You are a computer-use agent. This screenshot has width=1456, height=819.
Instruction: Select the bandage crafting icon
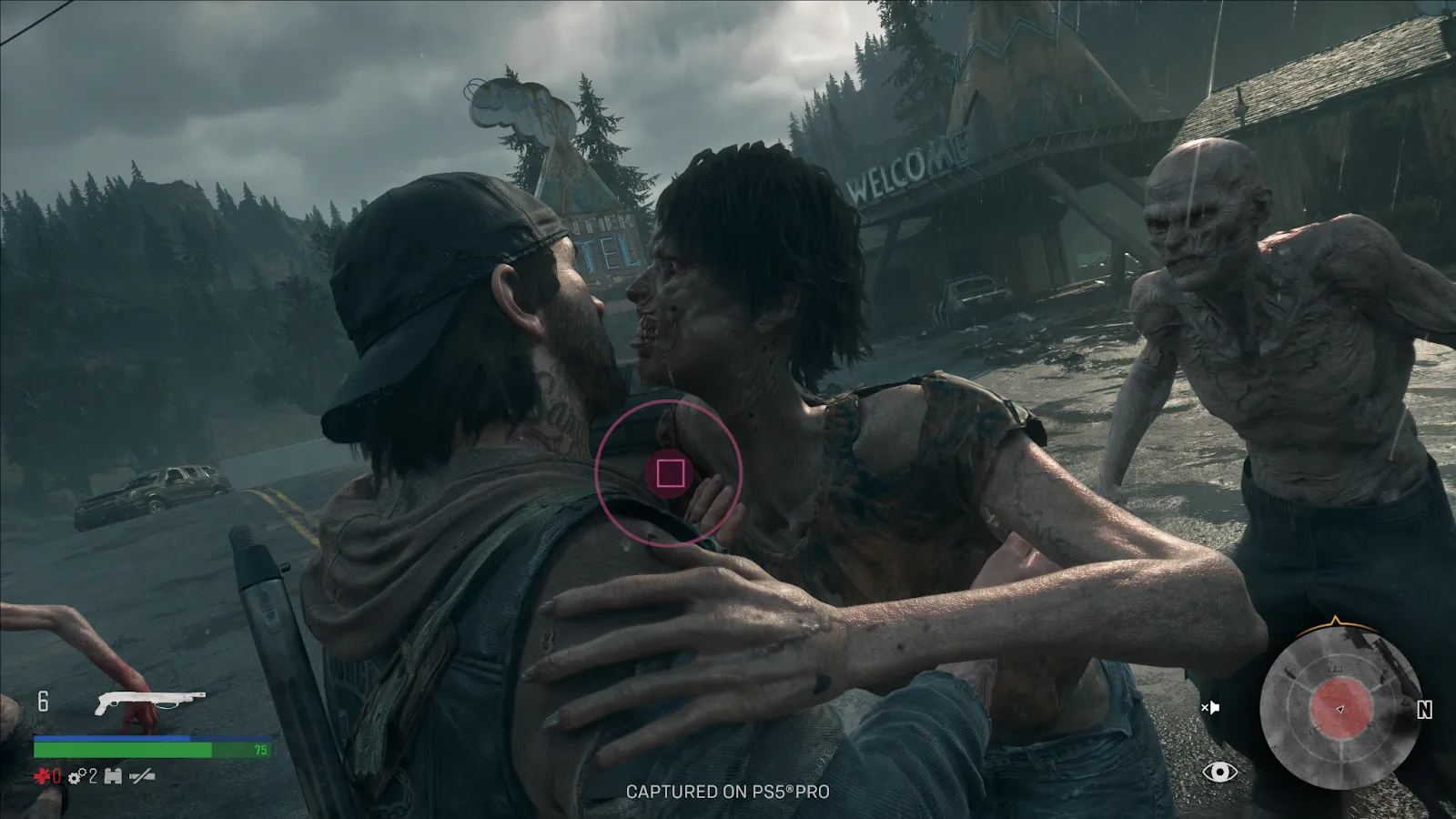pos(115,774)
